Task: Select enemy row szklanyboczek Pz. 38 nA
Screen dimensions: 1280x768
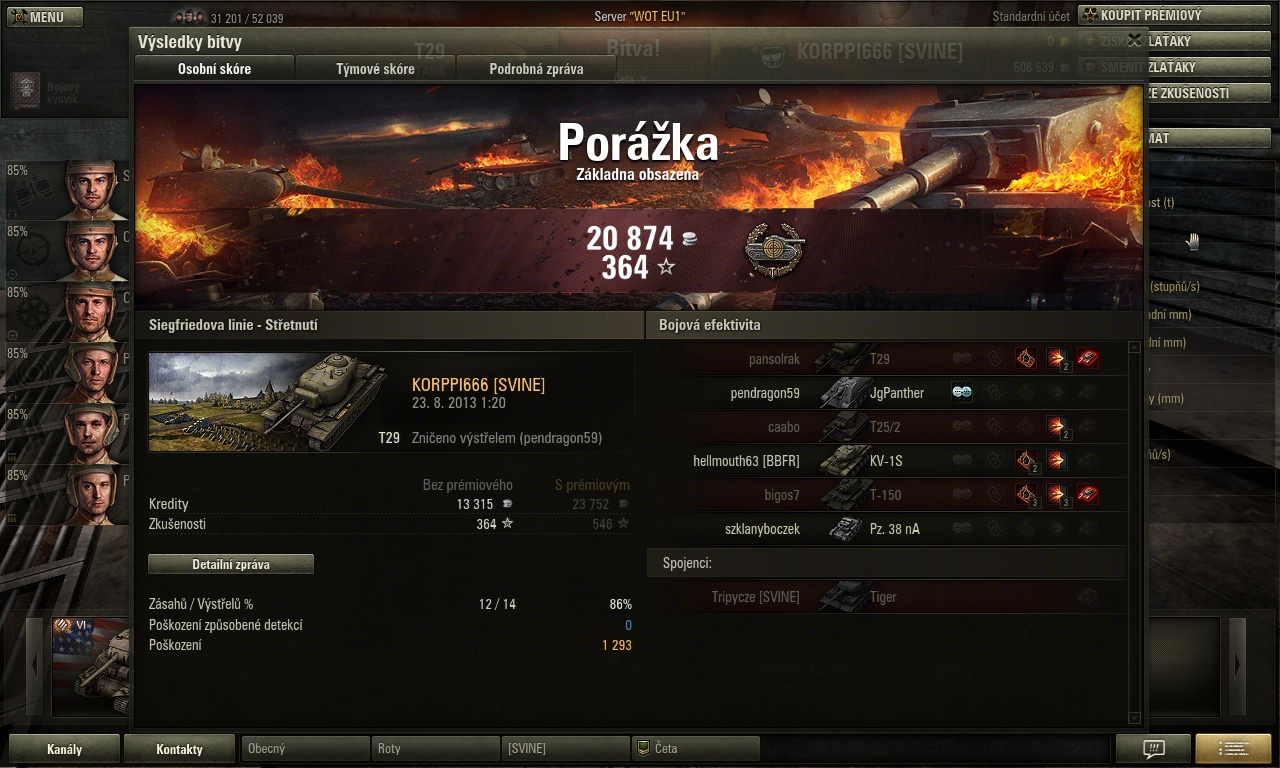Action: pos(886,529)
